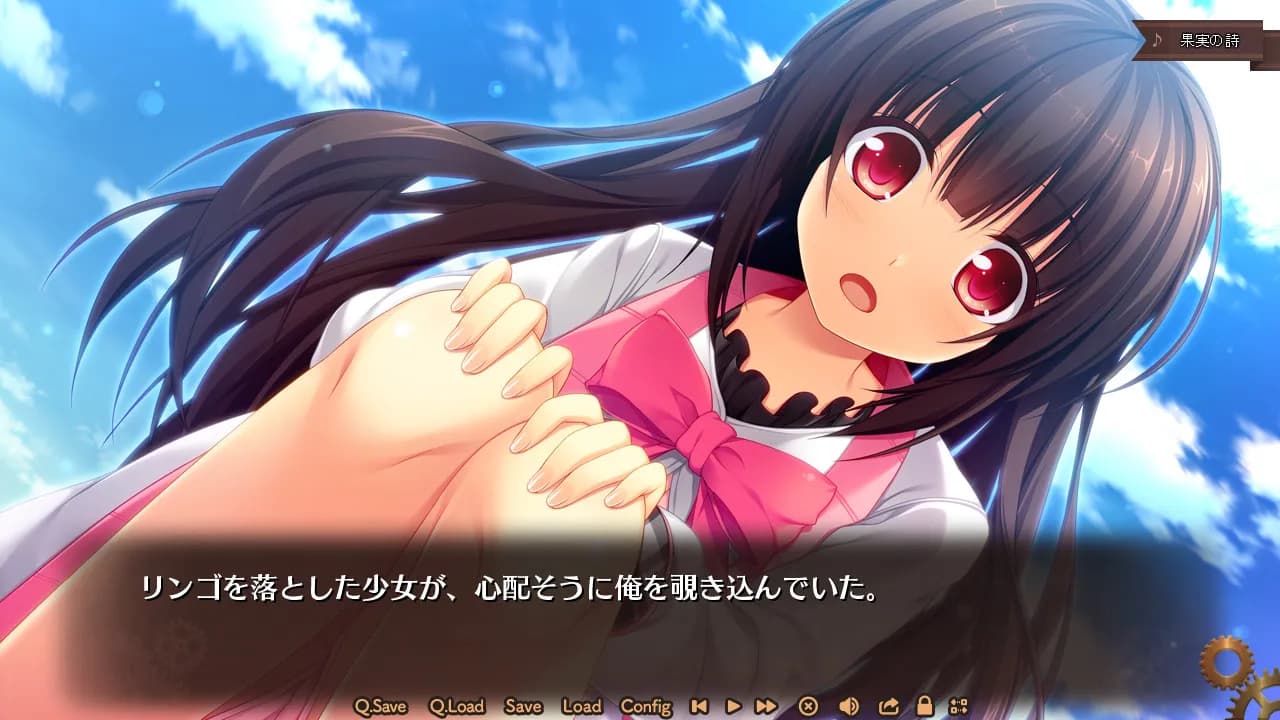Hide the message window using the circled X icon
This screenshot has width=1280, height=720.
pyautogui.click(x=808, y=706)
